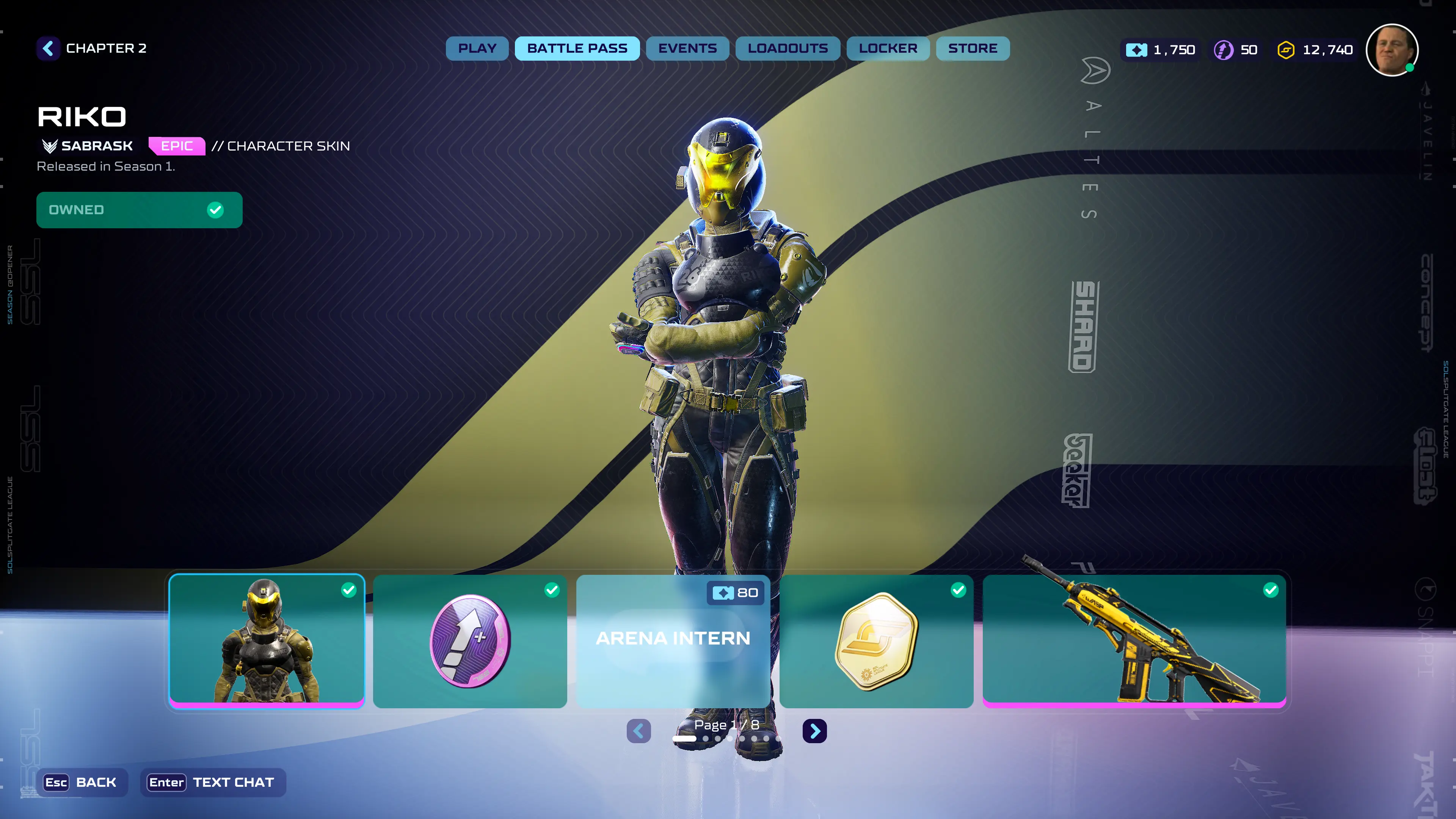This screenshot has width=1456, height=819.
Task: Go to the next battle pass page
Action: pos(814,731)
